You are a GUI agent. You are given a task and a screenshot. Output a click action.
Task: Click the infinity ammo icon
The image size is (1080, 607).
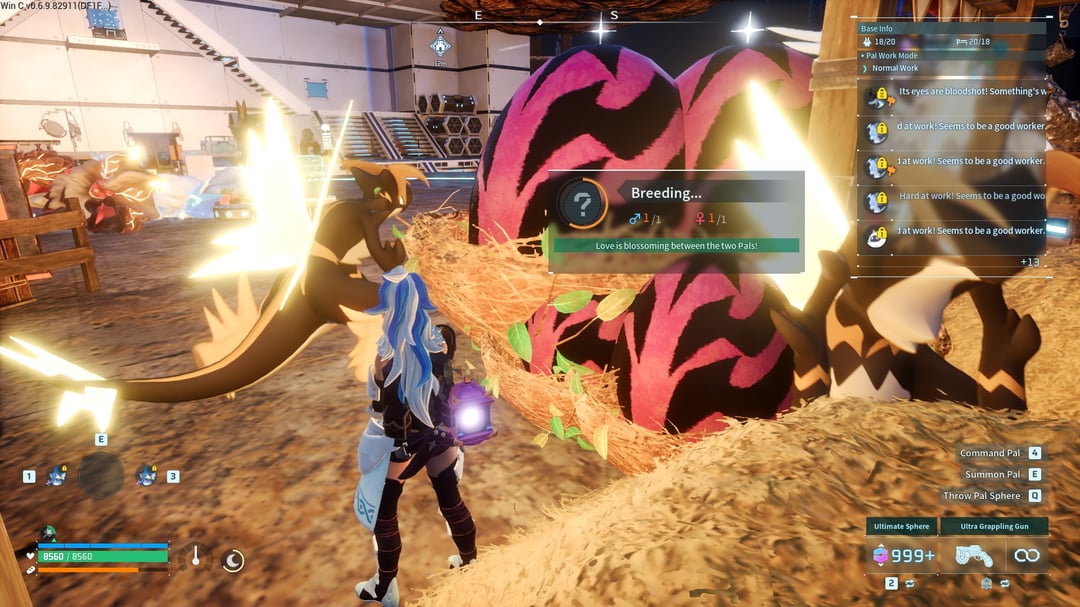[x=1026, y=556]
